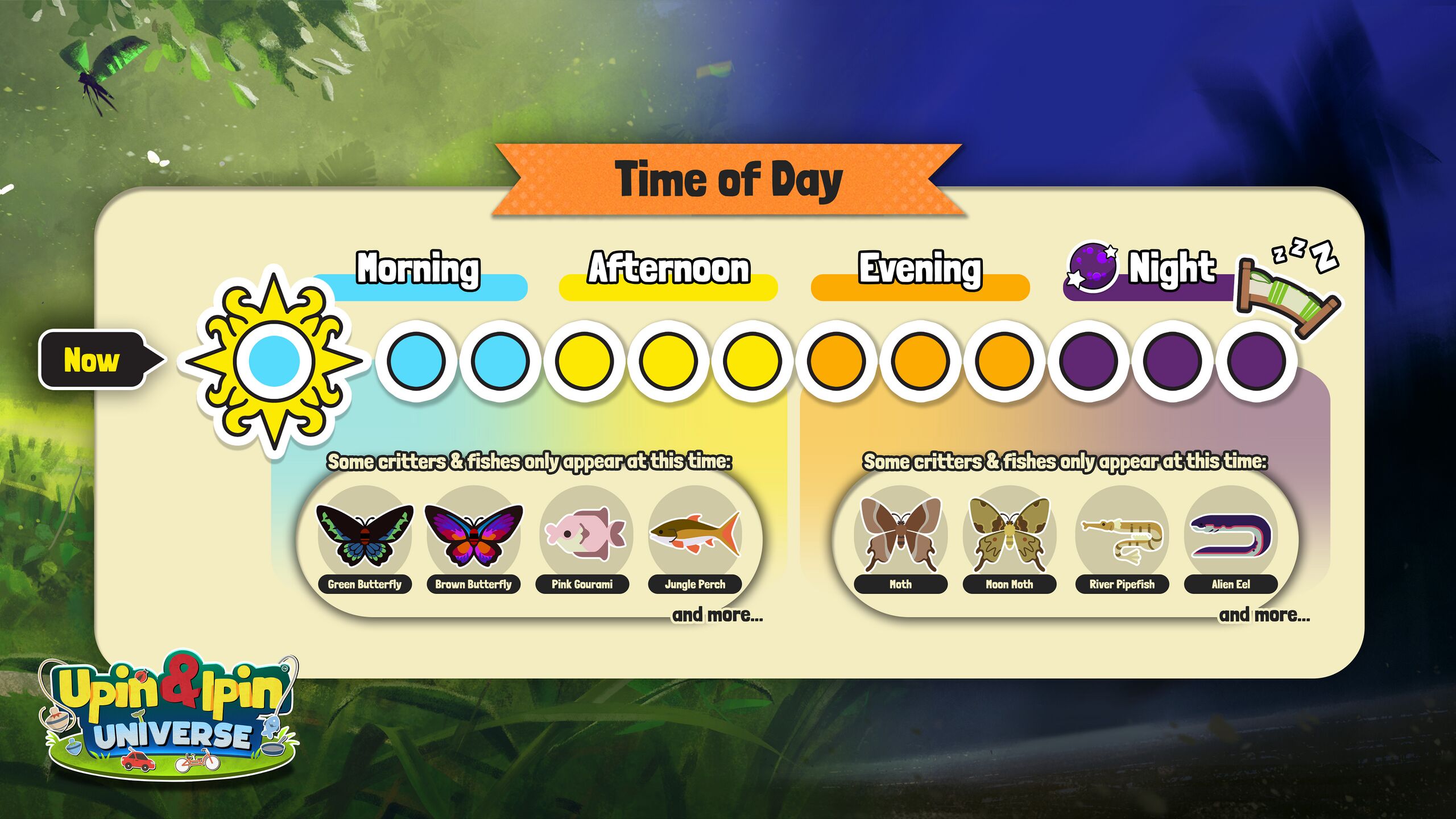Click the Morning time period label

pos(418,268)
